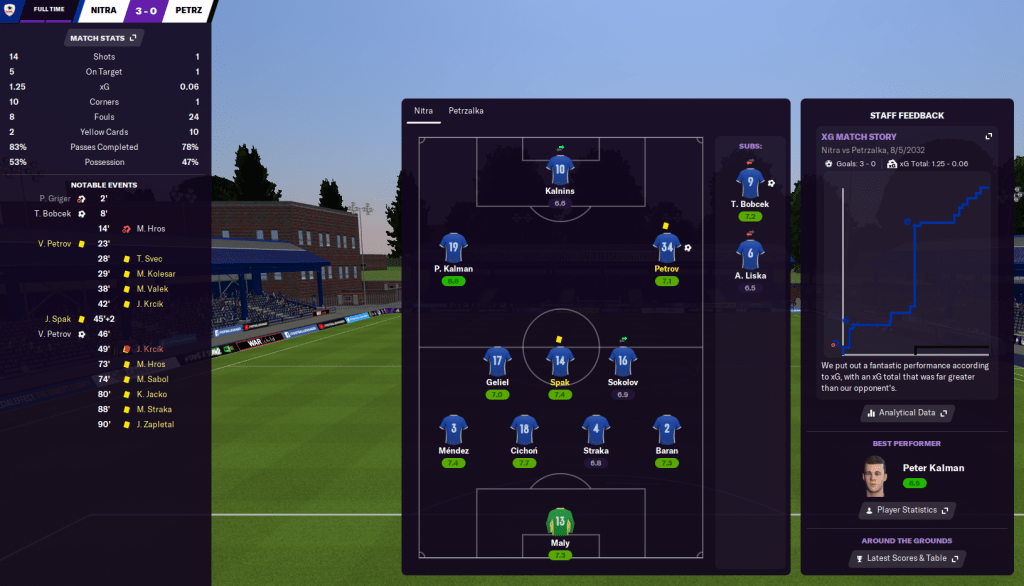The height and width of the screenshot is (586, 1024).
Task: Show Latest Scores & Table
Action: [907, 558]
